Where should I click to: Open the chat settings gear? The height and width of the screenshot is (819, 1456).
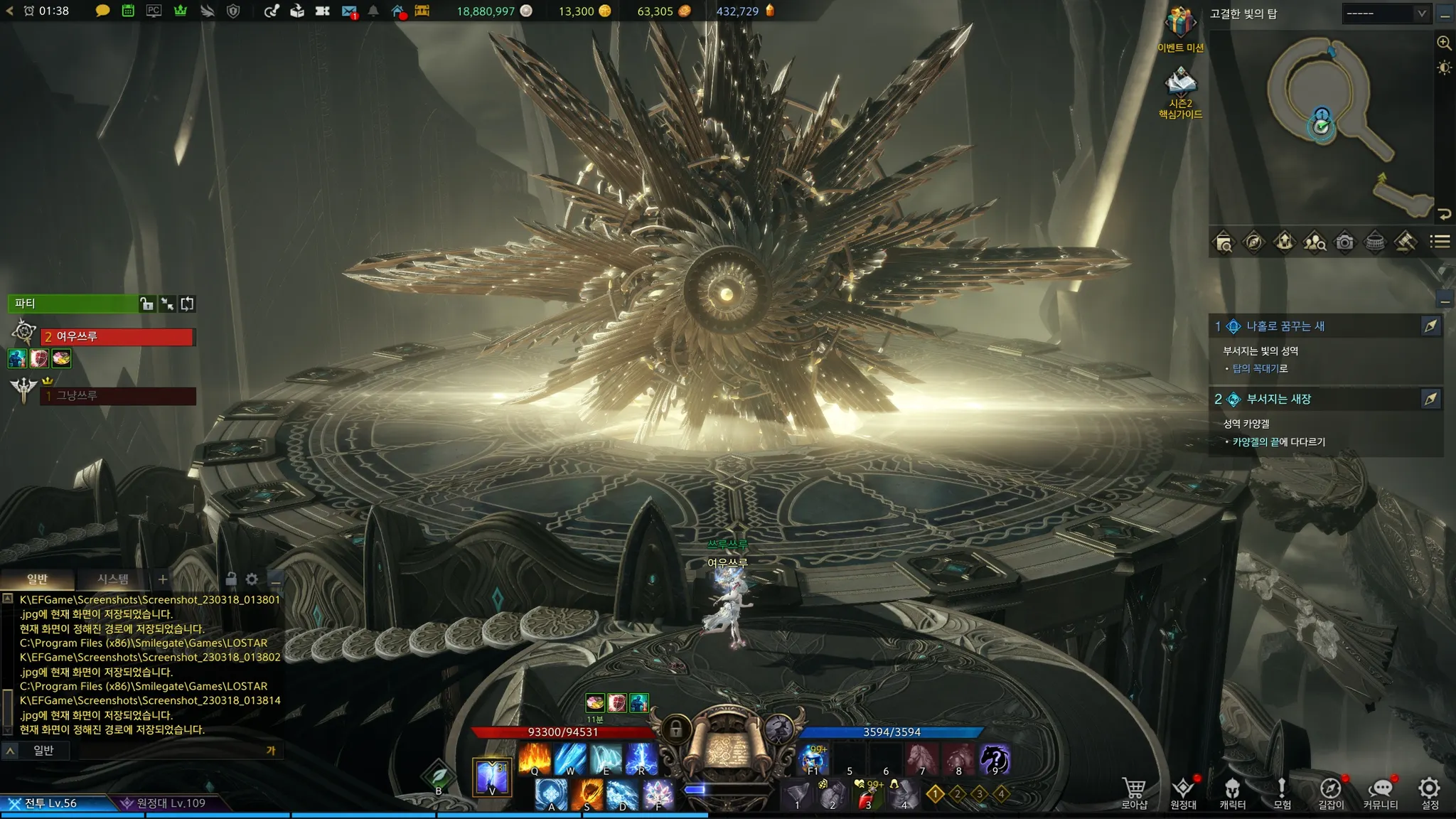coord(252,579)
